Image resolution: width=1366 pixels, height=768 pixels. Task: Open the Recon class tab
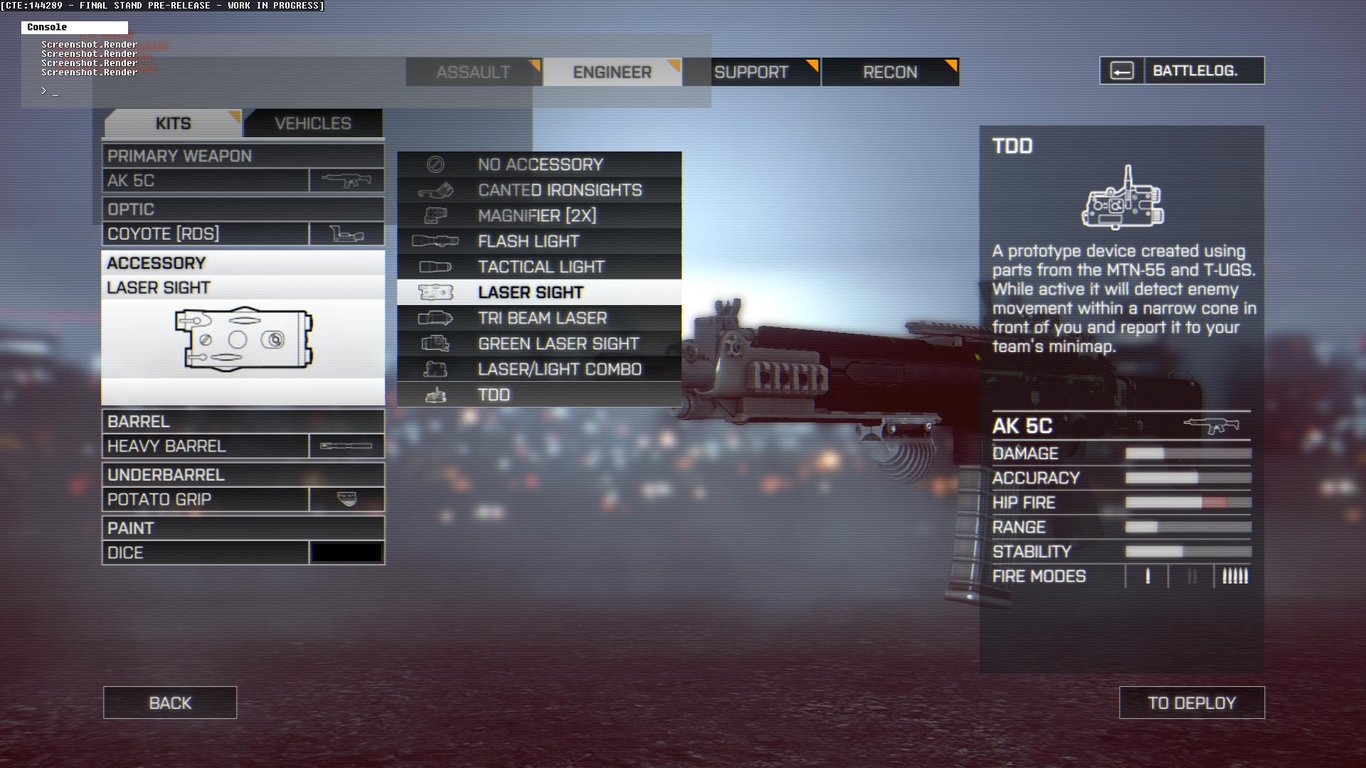point(890,72)
